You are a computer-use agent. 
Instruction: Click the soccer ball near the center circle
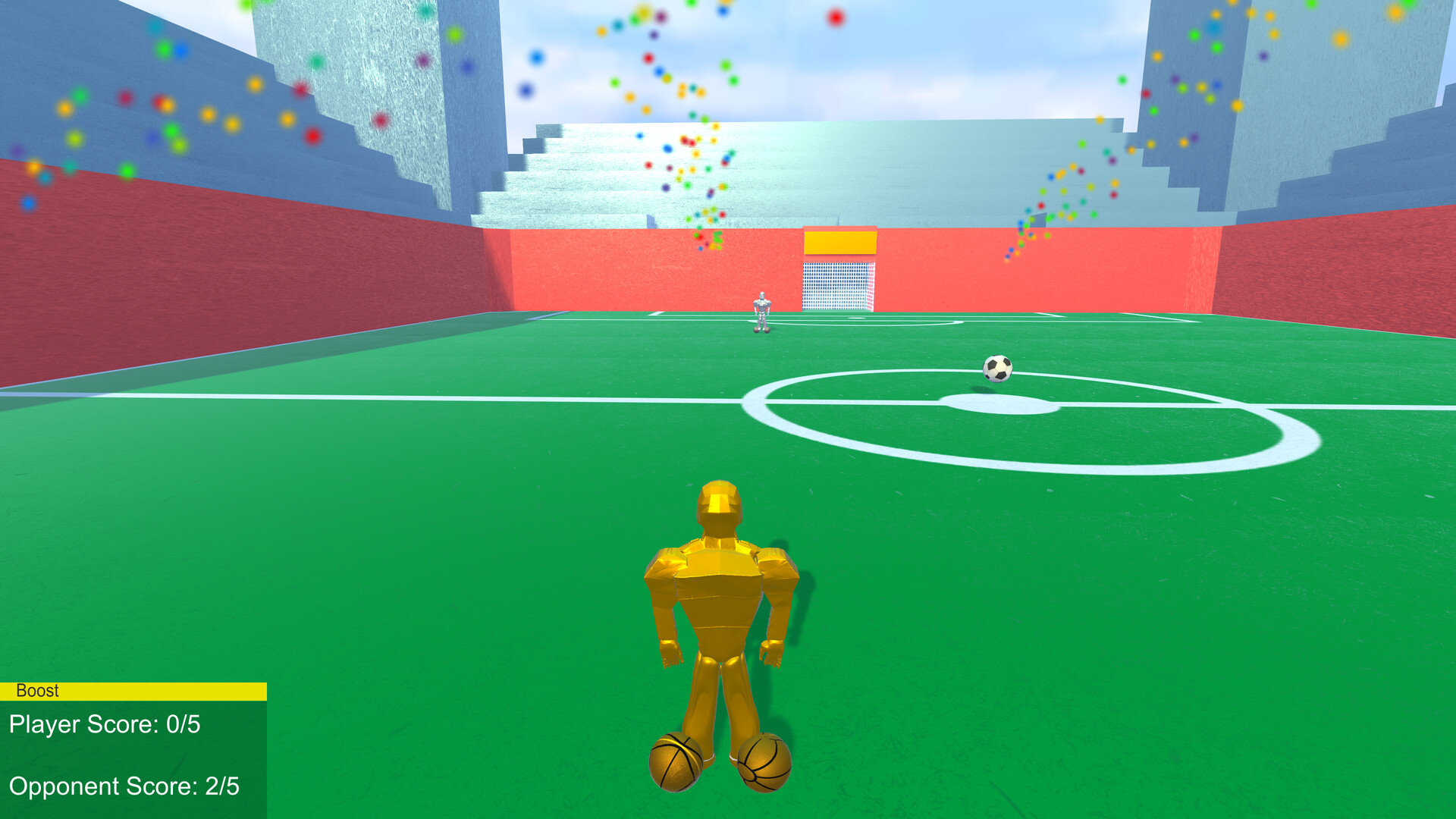click(998, 369)
